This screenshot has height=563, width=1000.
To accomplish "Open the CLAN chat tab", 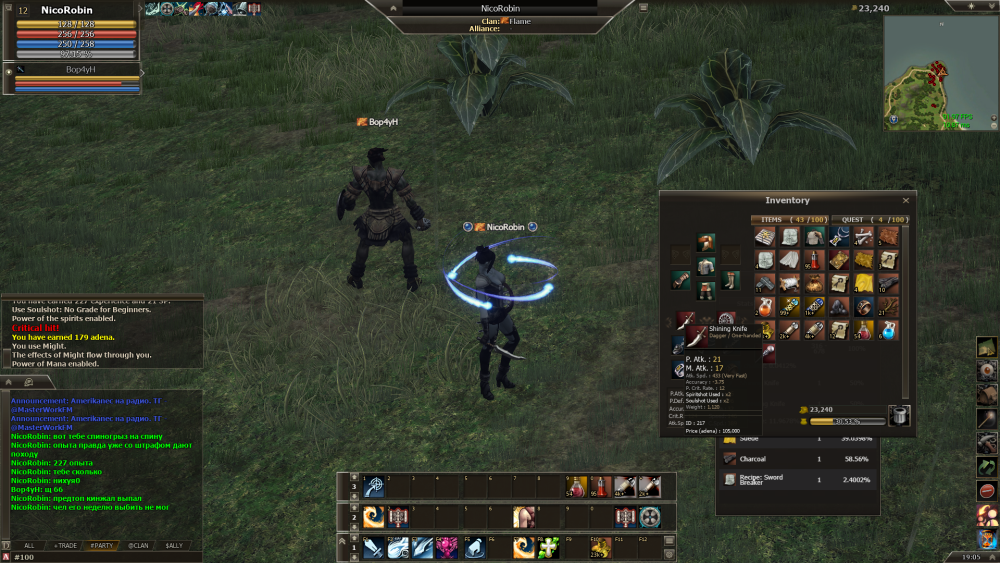I will coord(137,545).
